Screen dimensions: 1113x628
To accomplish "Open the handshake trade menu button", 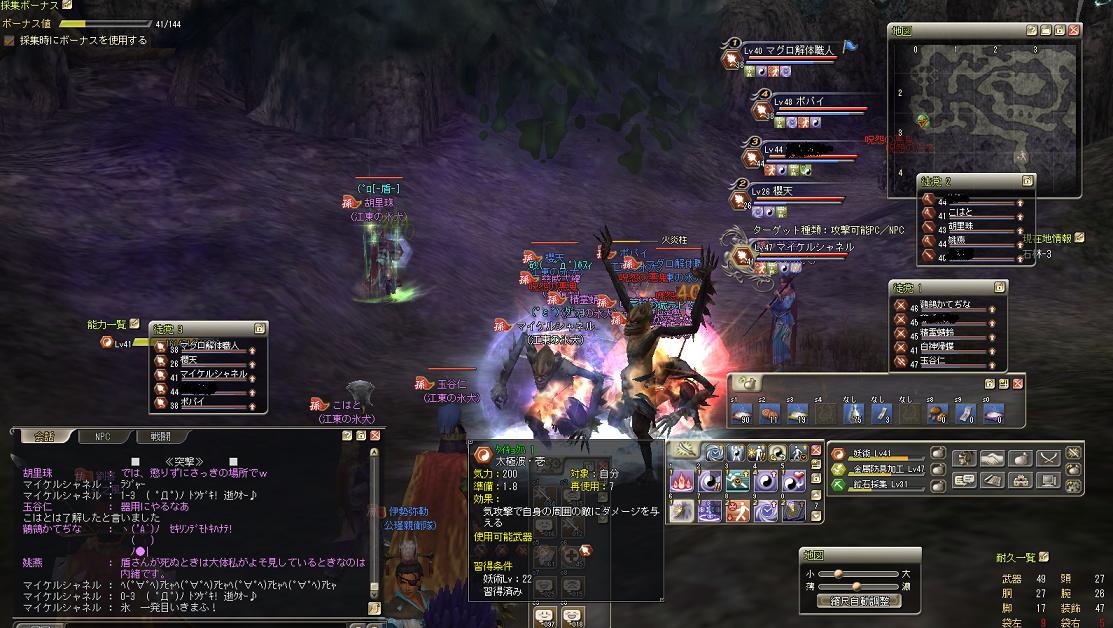I will pyautogui.click(x=992, y=459).
